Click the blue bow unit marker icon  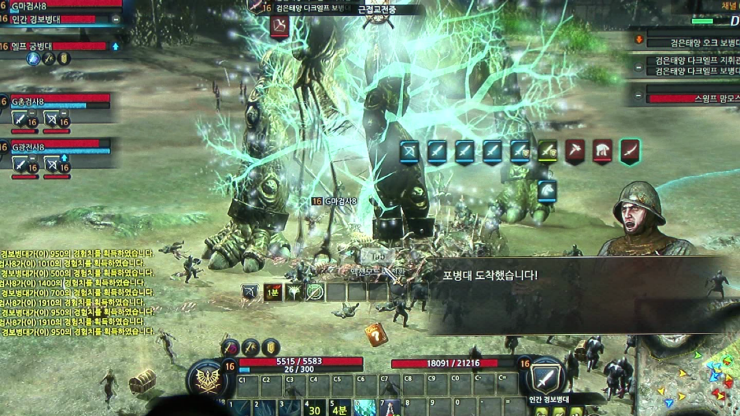[410, 151]
